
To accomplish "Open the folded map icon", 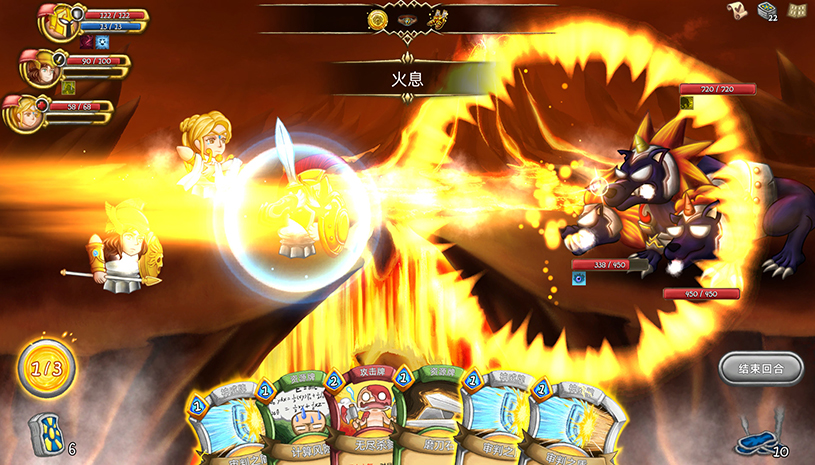I will click(797, 10).
